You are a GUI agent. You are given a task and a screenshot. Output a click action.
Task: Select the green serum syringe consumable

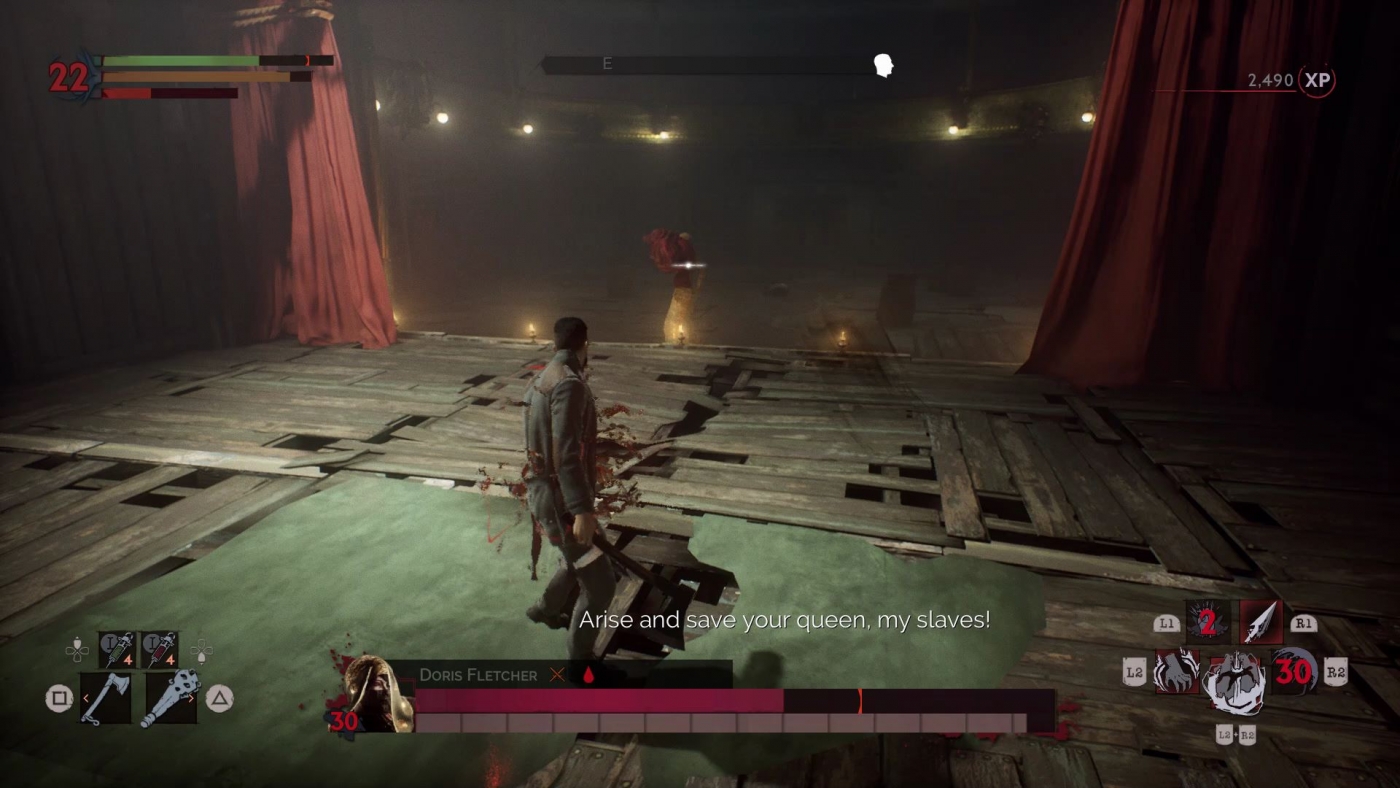(115, 648)
